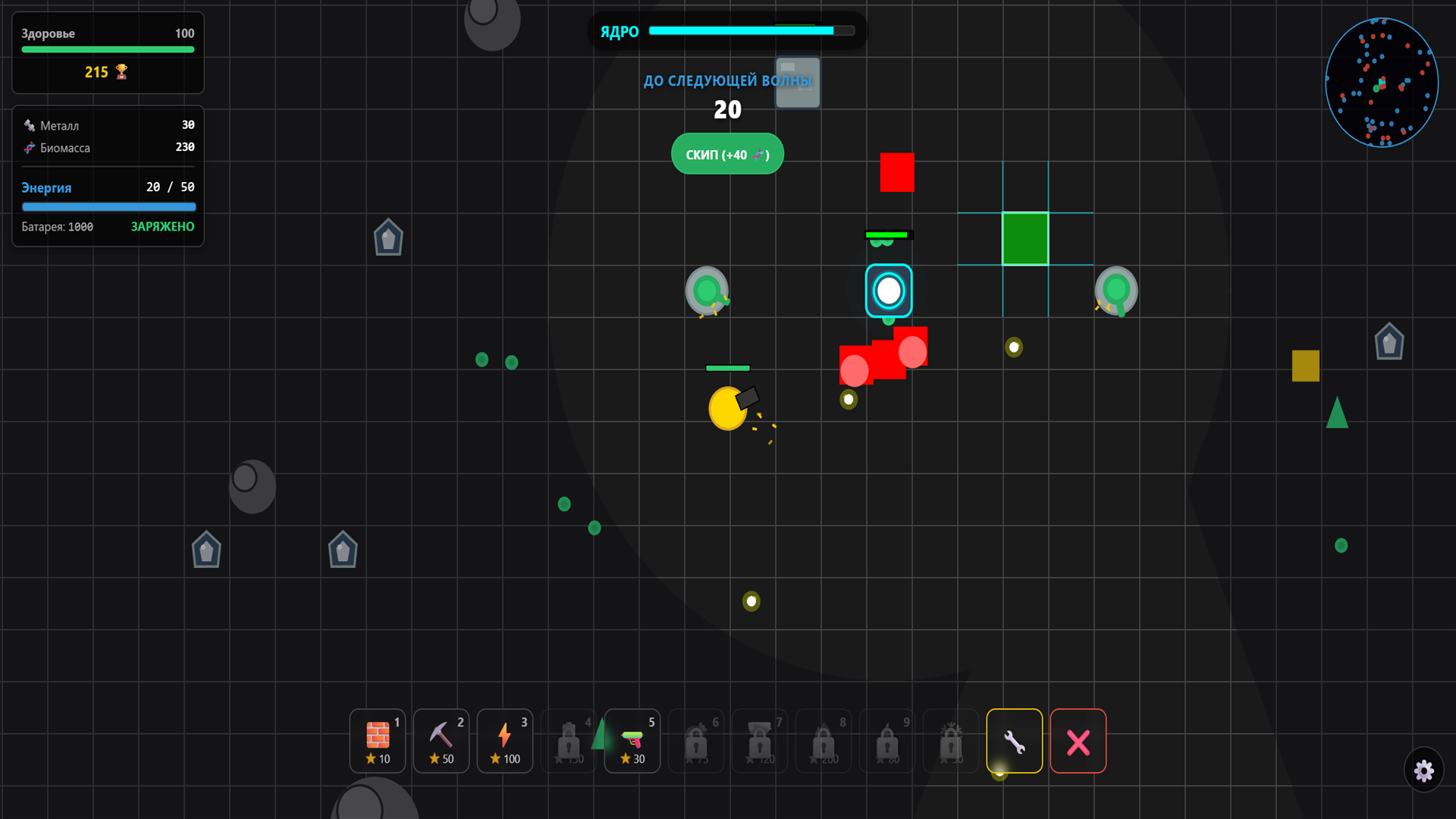
Task: Click the red X cancel button in hotbar
Action: 1078,741
